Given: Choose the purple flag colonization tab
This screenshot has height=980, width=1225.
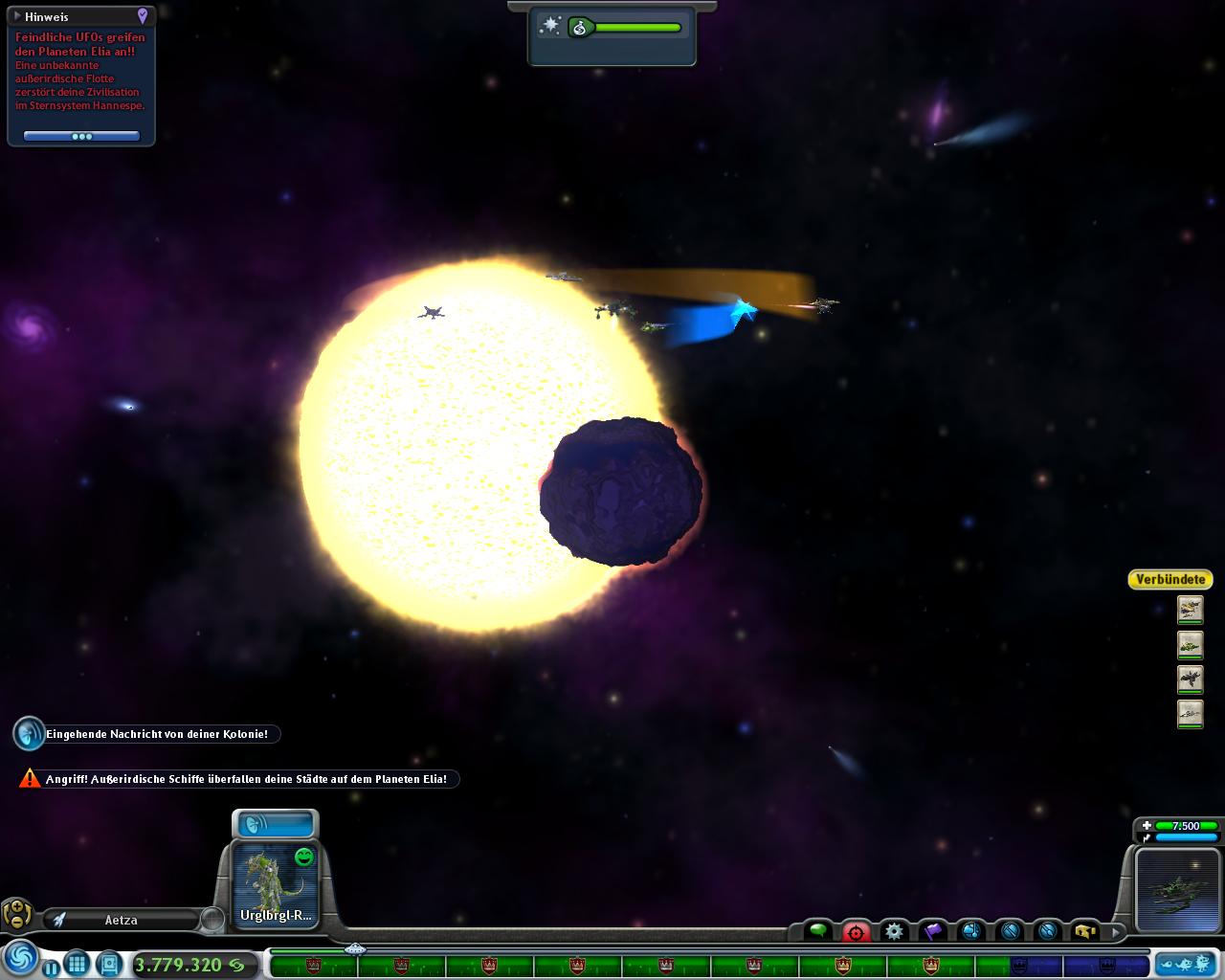Looking at the screenshot, I should [932, 930].
